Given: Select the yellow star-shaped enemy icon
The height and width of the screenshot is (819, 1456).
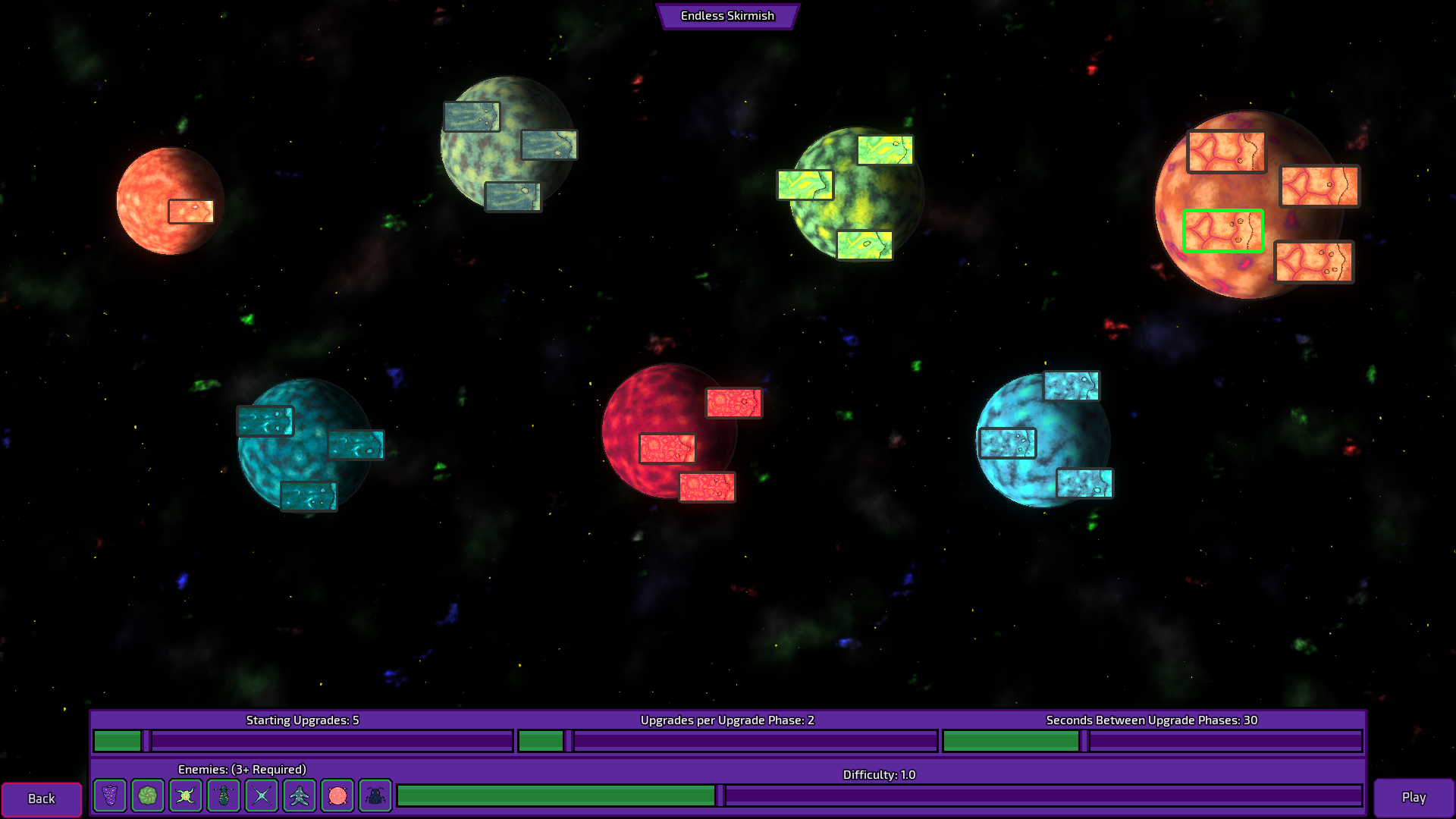Looking at the screenshot, I should click(x=185, y=795).
